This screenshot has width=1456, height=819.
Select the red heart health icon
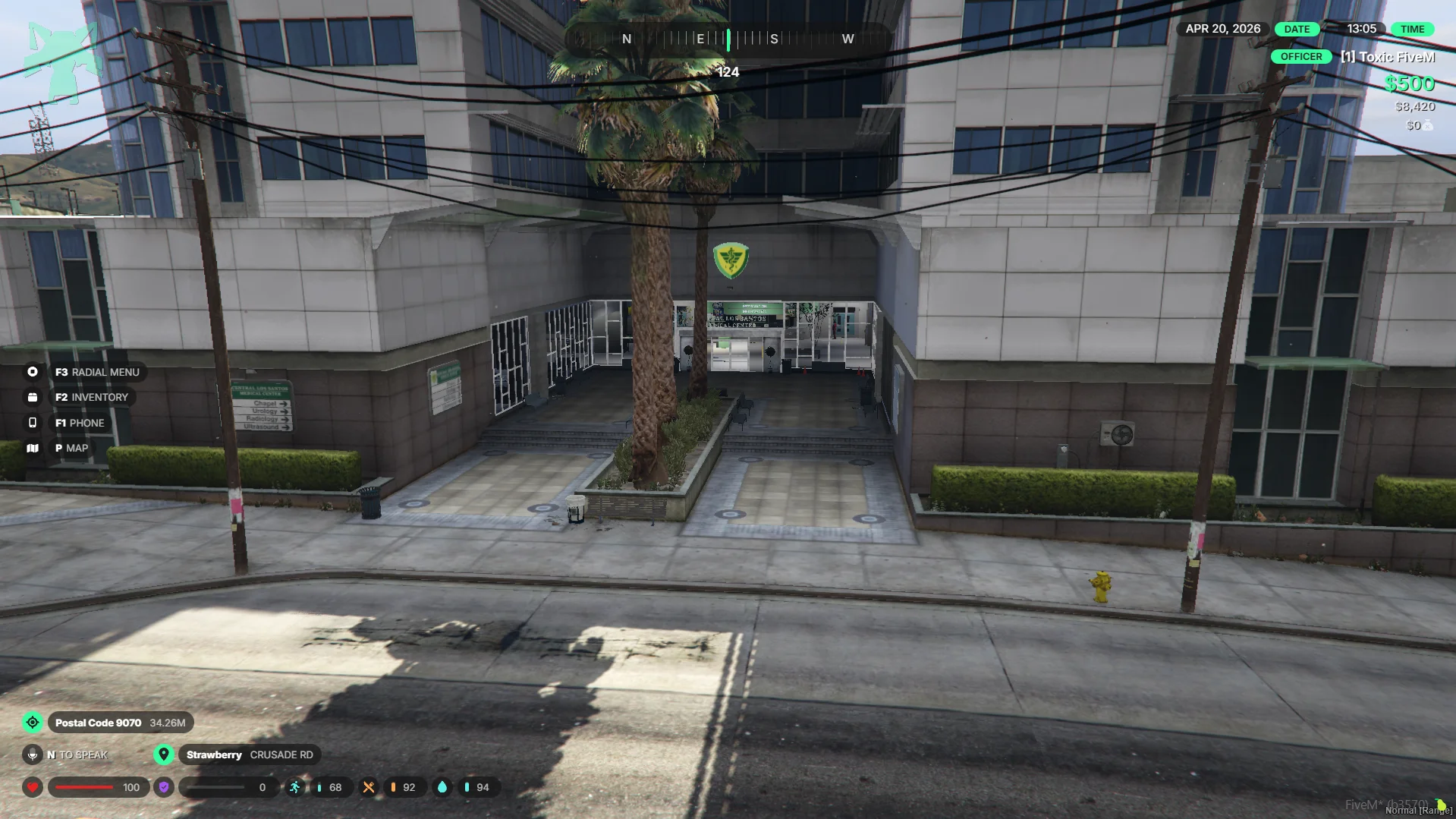(33, 787)
